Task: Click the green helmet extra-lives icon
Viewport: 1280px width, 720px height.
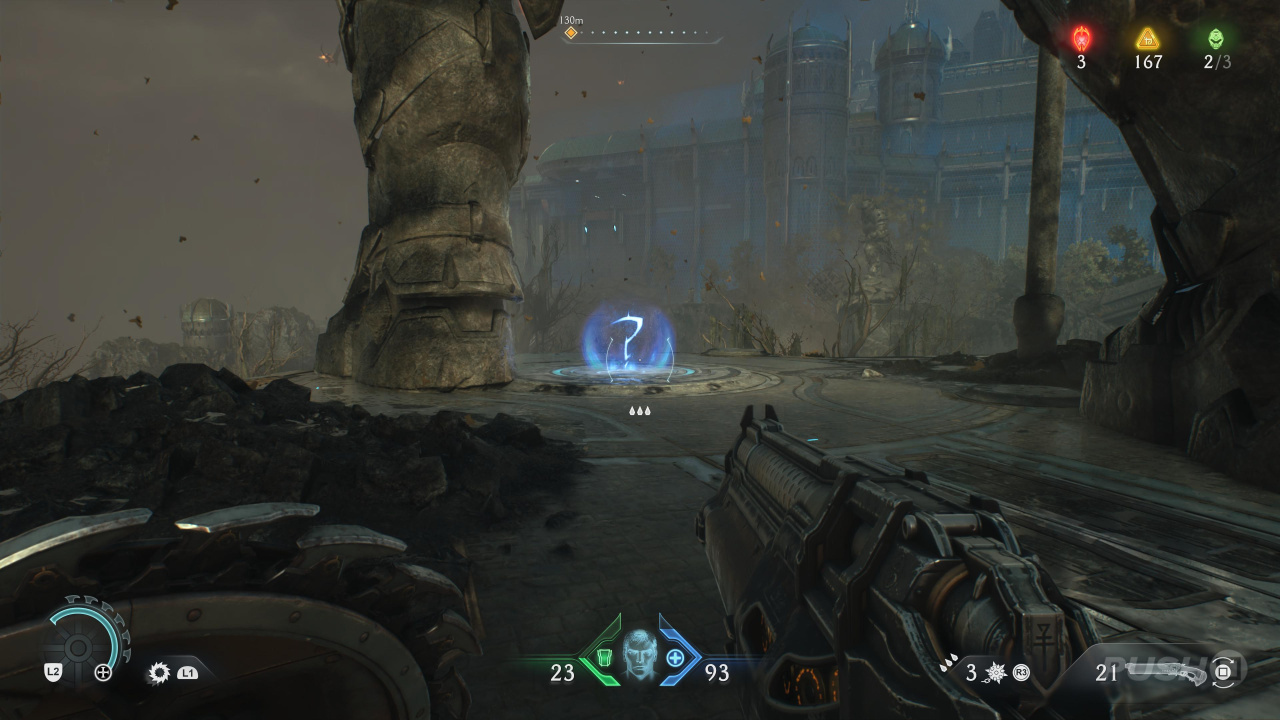Action: pos(1216,39)
